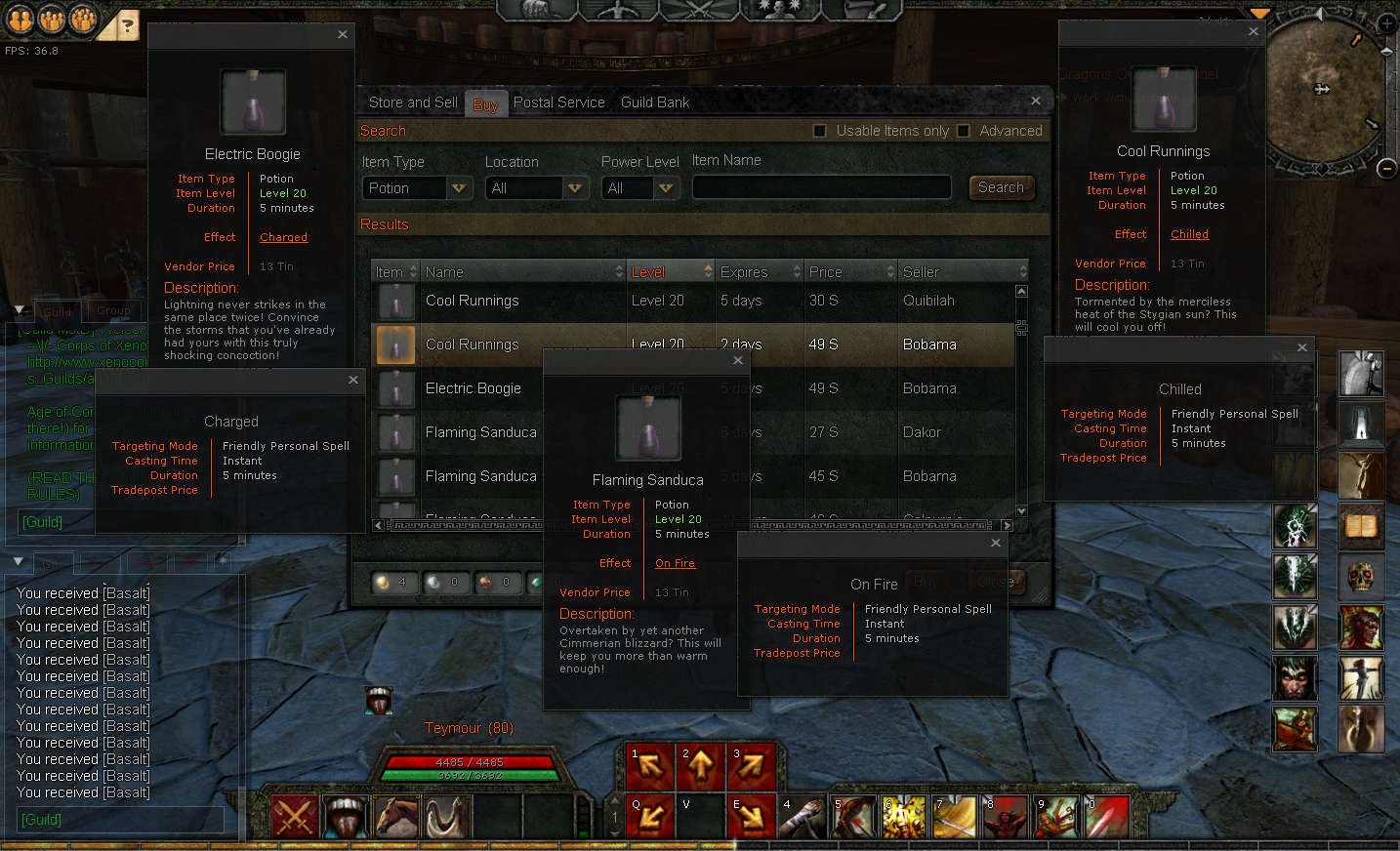Open the On Fire effect link

[675, 563]
